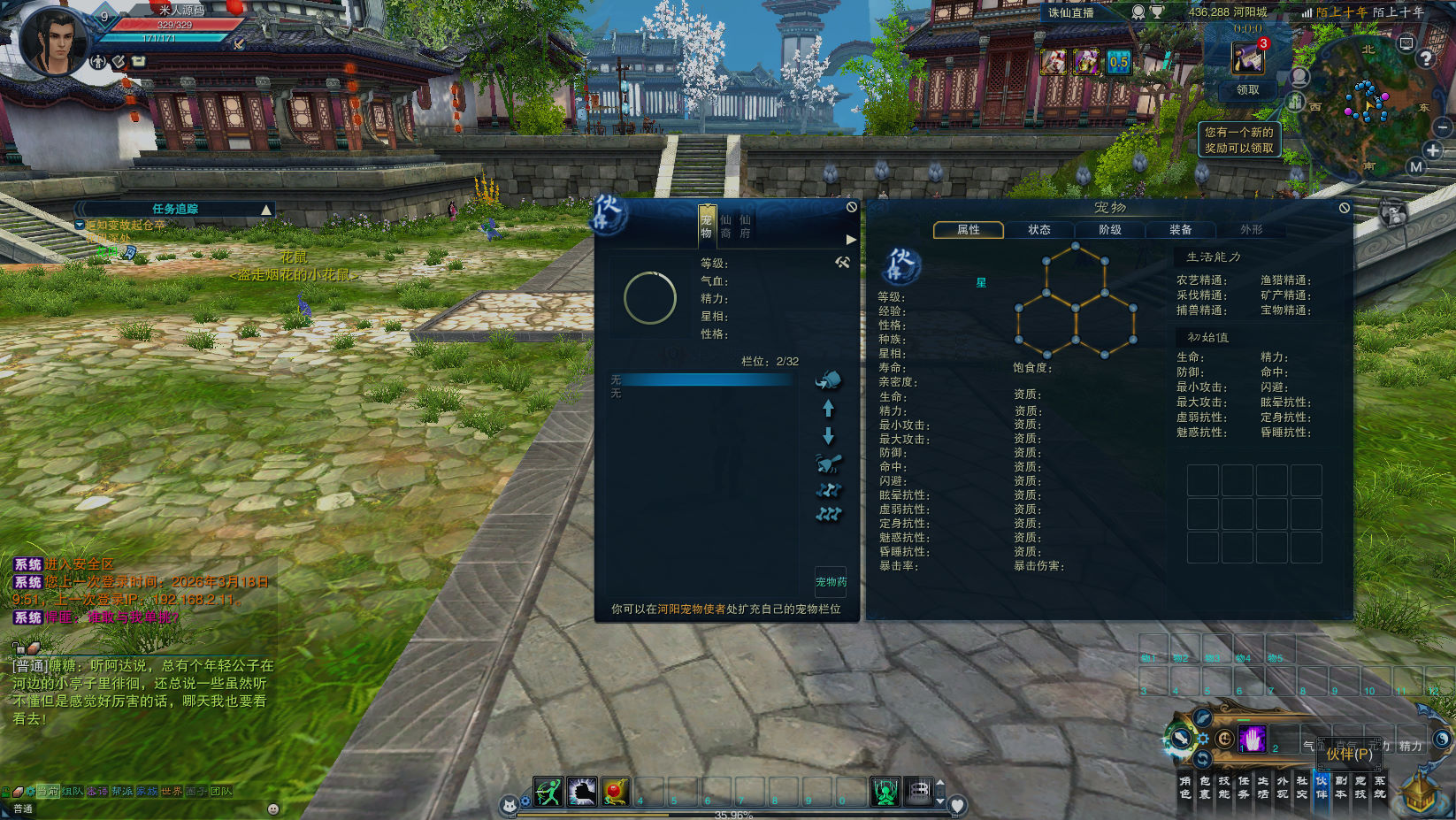Open the 系统 system menu
Screen dimensions: 1456x820
[x=1380, y=787]
